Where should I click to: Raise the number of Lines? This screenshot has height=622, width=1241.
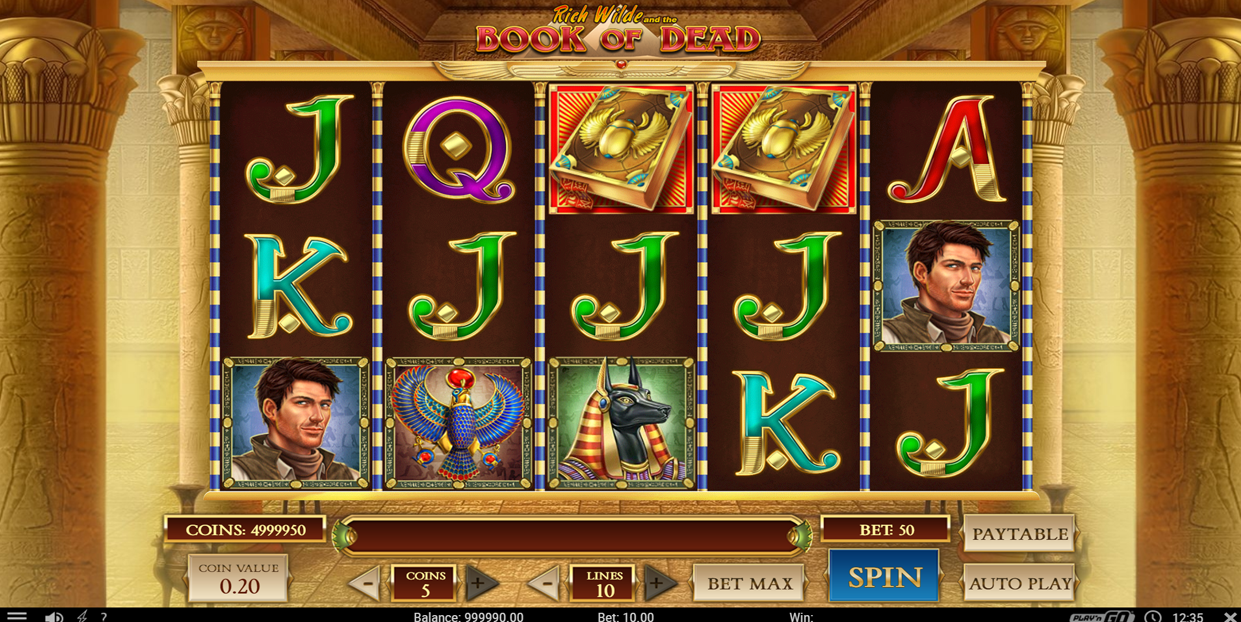(x=659, y=583)
